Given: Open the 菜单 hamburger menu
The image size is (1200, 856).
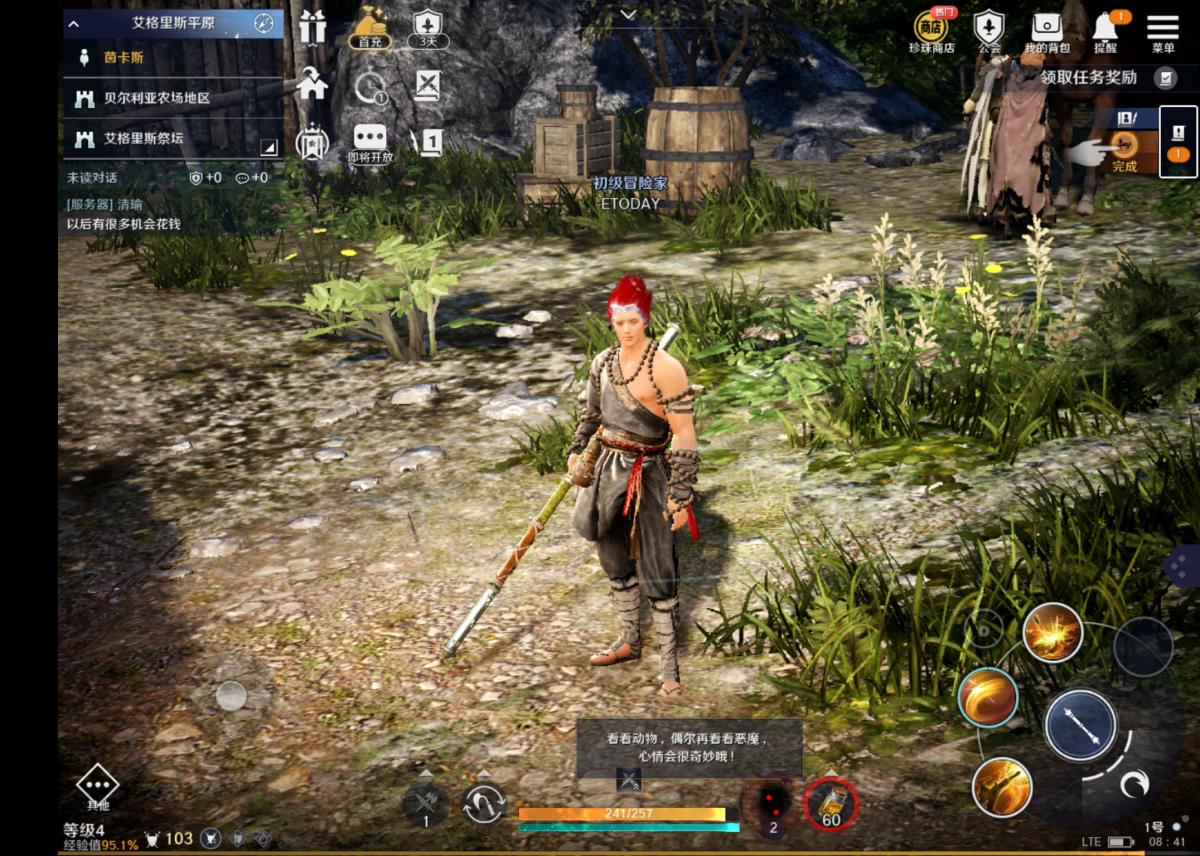Looking at the screenshot, I should pyautogui.click(x=1163, y=30).
